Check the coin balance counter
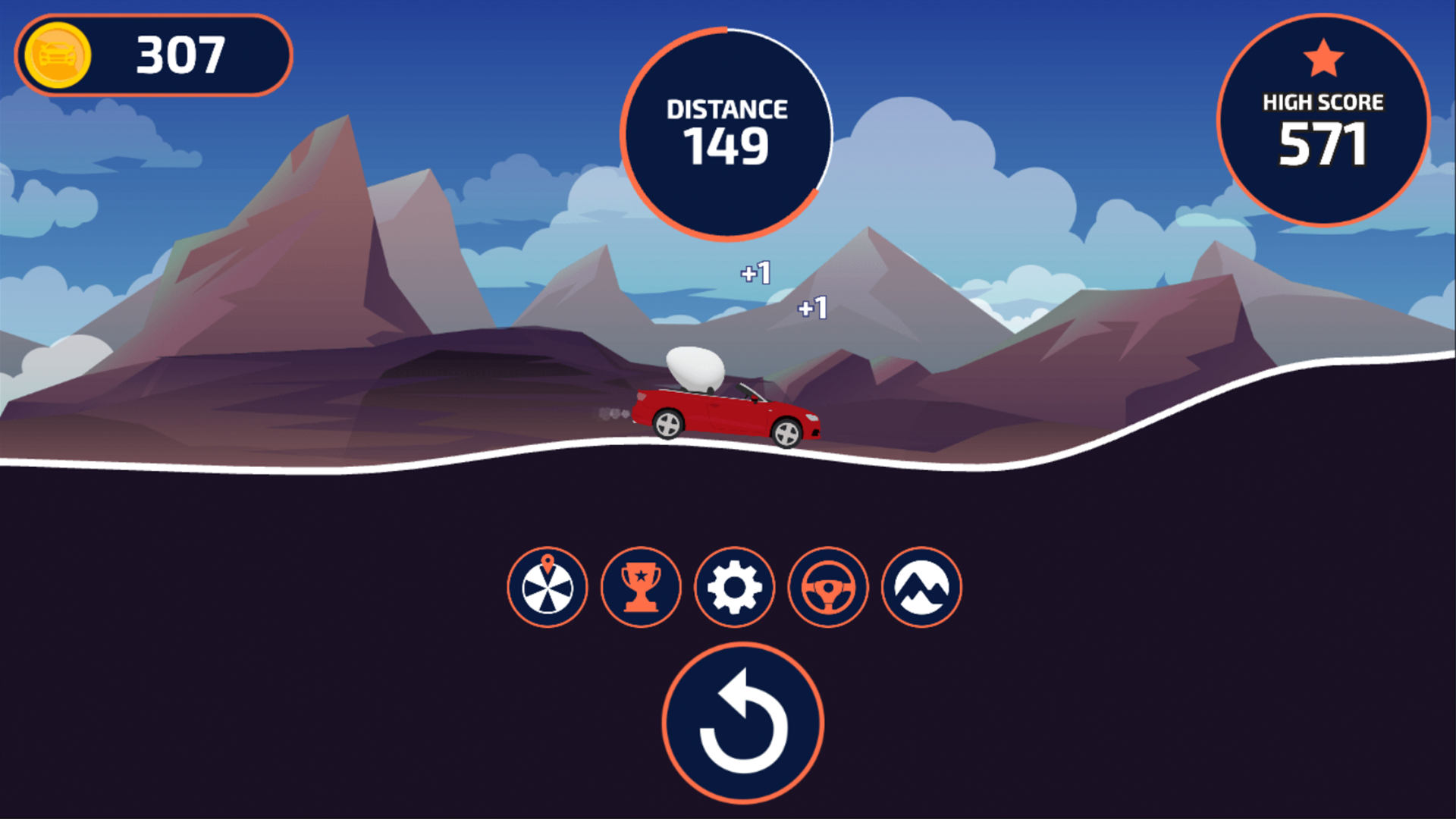 coord(179,55)
